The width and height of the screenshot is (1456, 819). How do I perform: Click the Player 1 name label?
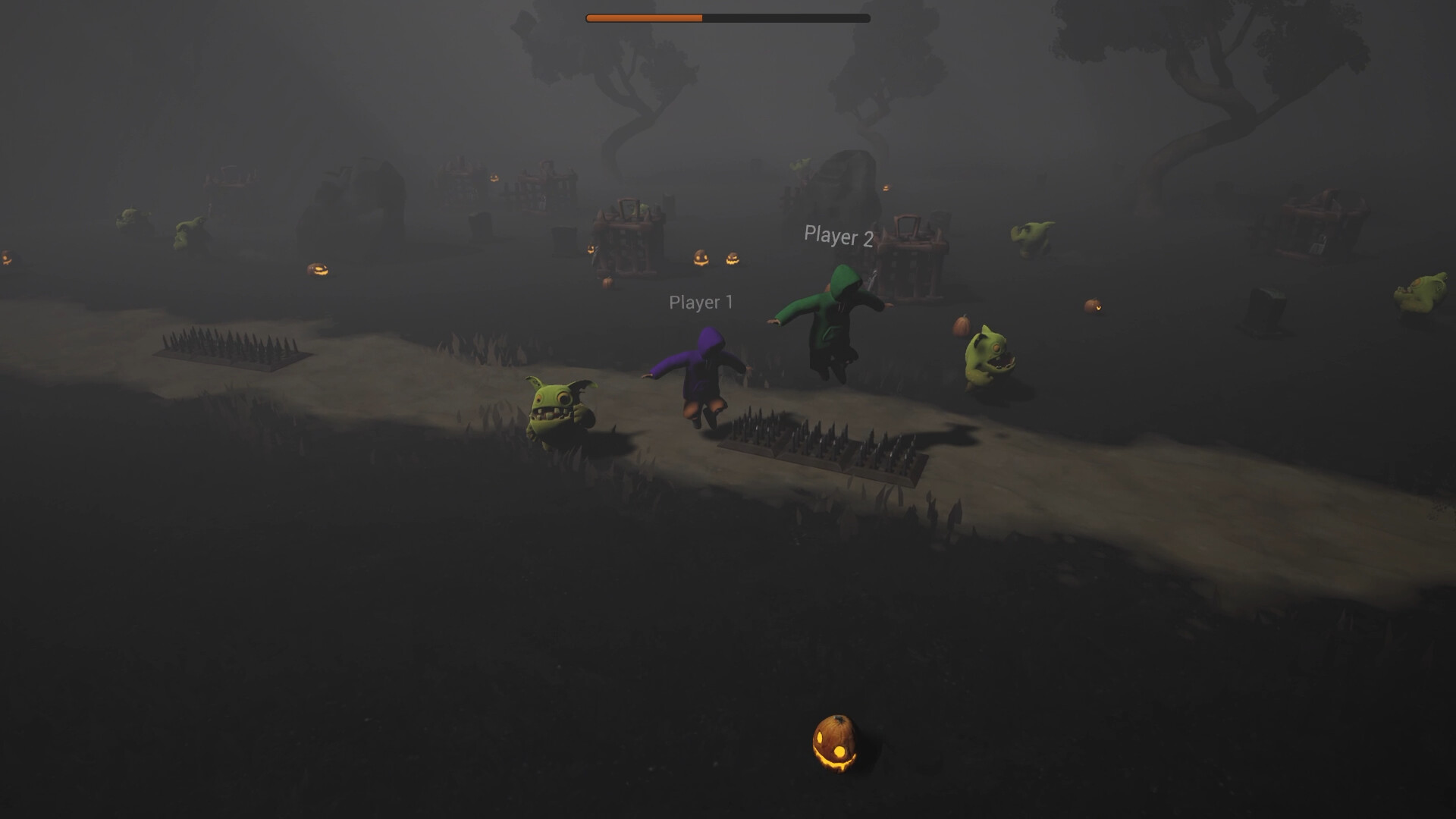[700, 303]
